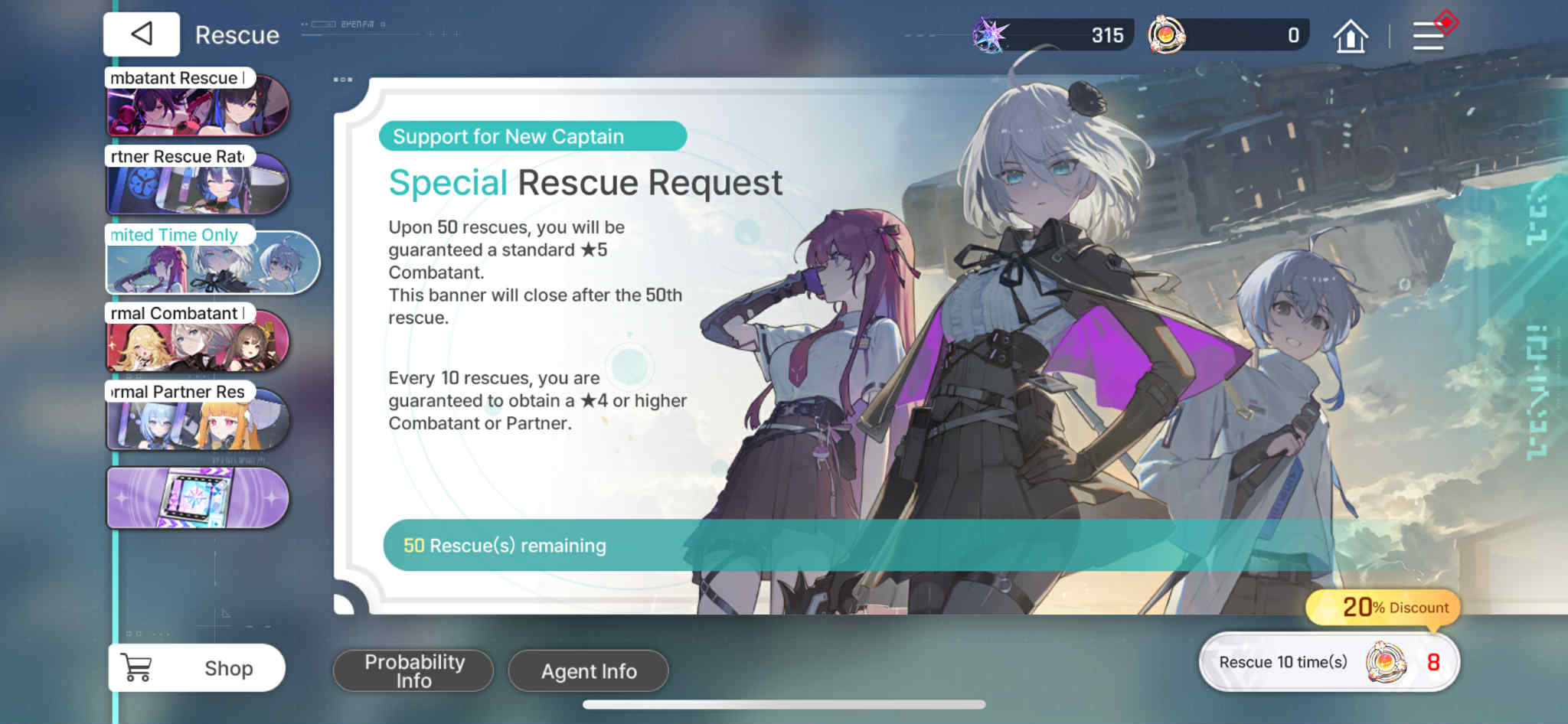Switch to the Combatant Rescue banner
This screenshot has height=724, width=1568.
point(198,106)
